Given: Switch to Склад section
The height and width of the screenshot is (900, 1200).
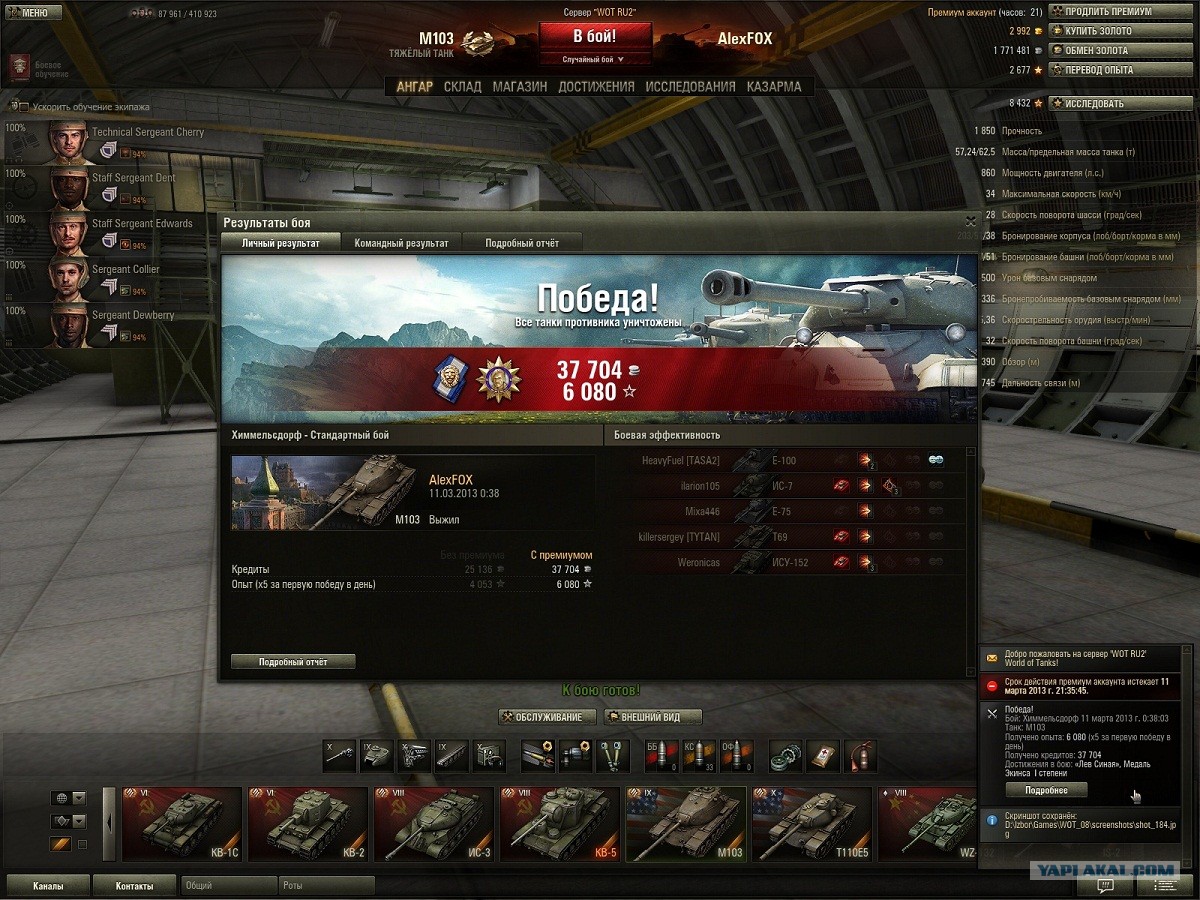Looking at the screenshot, I should (463, 87).
